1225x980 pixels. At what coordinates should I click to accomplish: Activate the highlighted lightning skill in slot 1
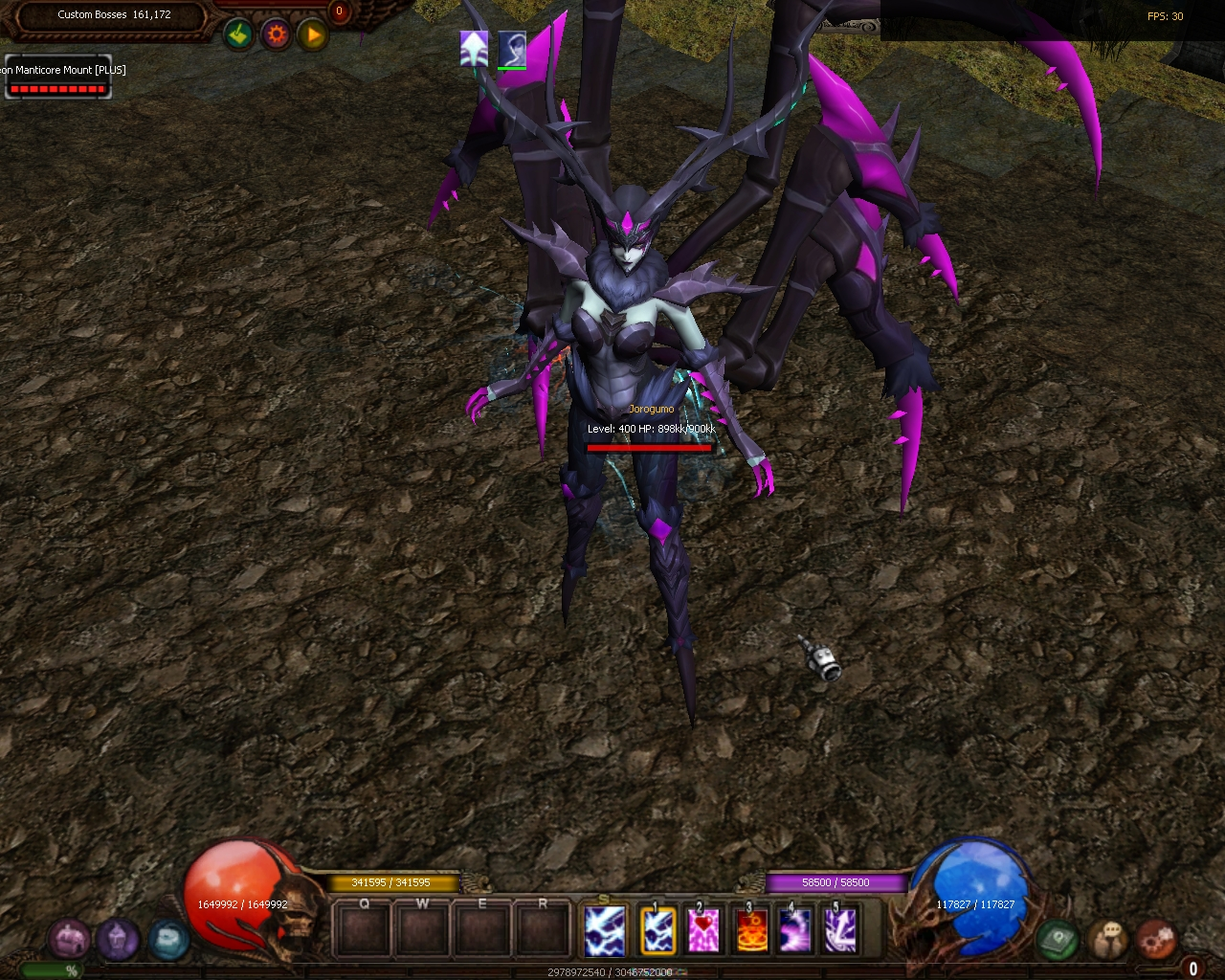(x=657, y=930)
